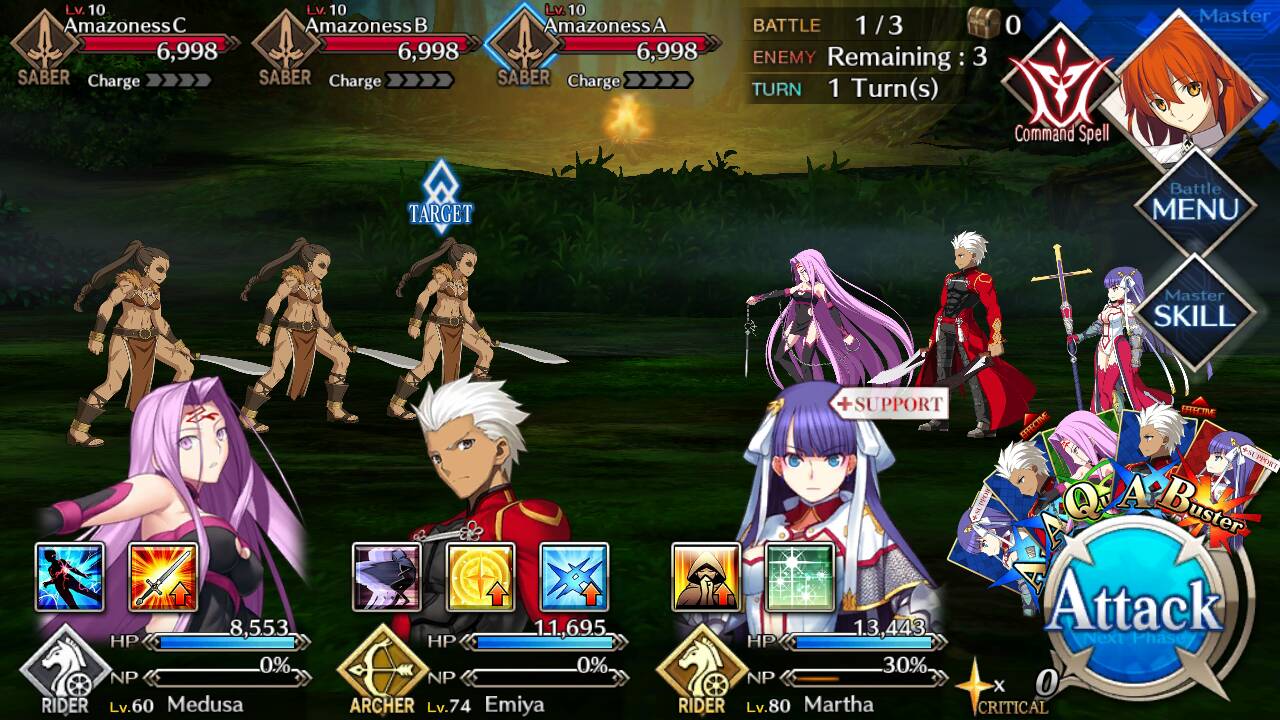
Task: Trigger Emiya's blue star burst skill
Action: coord(574,577)
